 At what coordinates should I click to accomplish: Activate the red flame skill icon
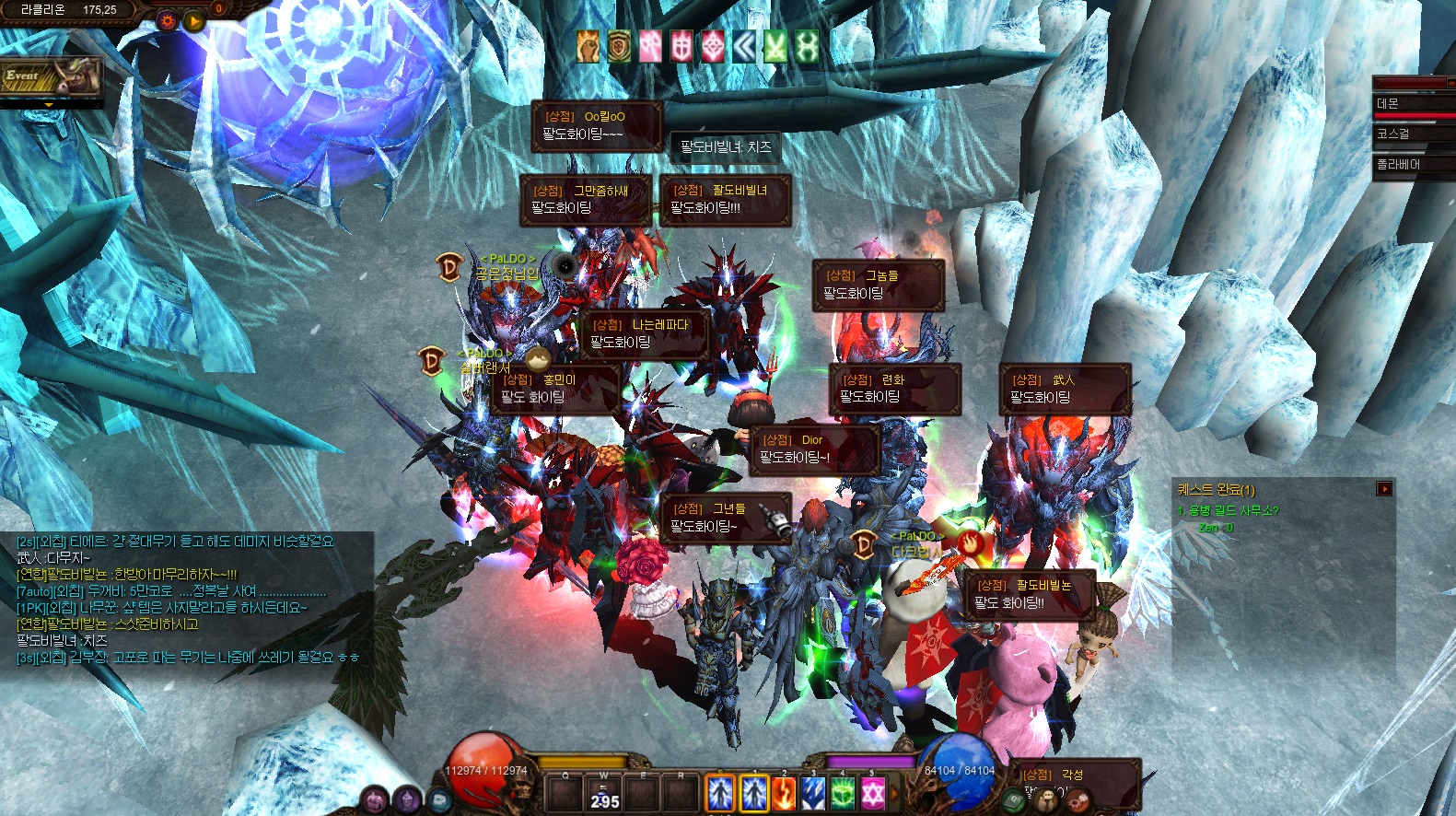(x=783, y=794)
